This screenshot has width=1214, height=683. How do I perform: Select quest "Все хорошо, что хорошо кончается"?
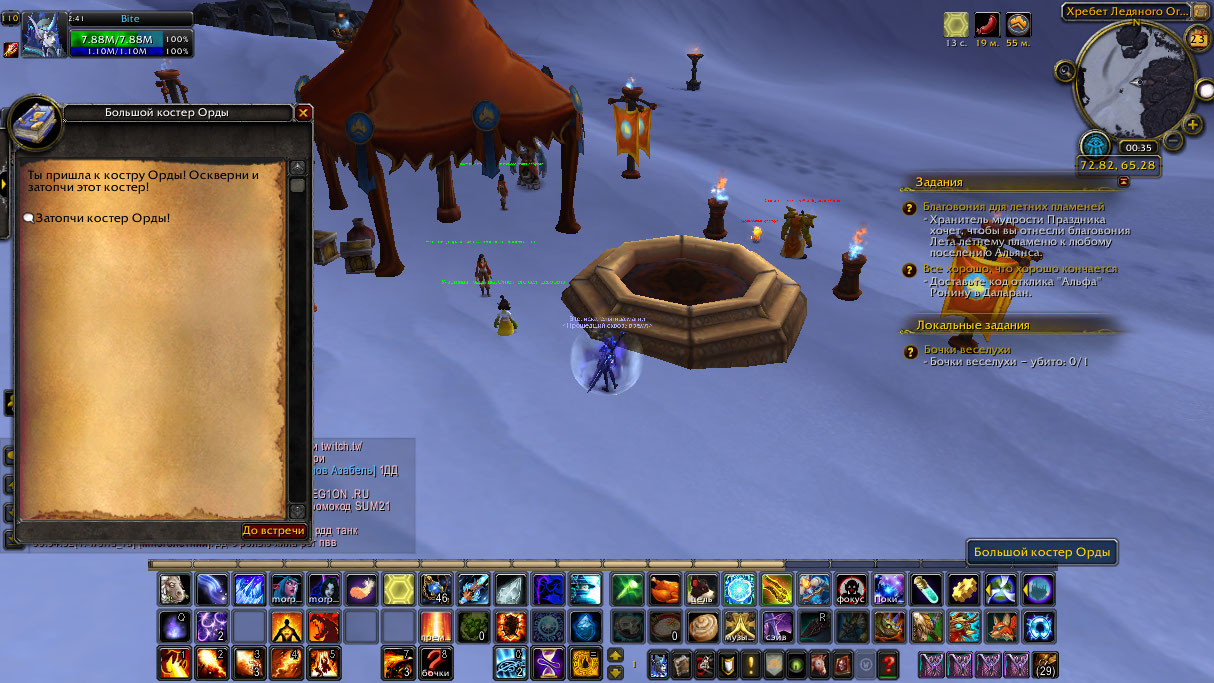pos(1020,269)
